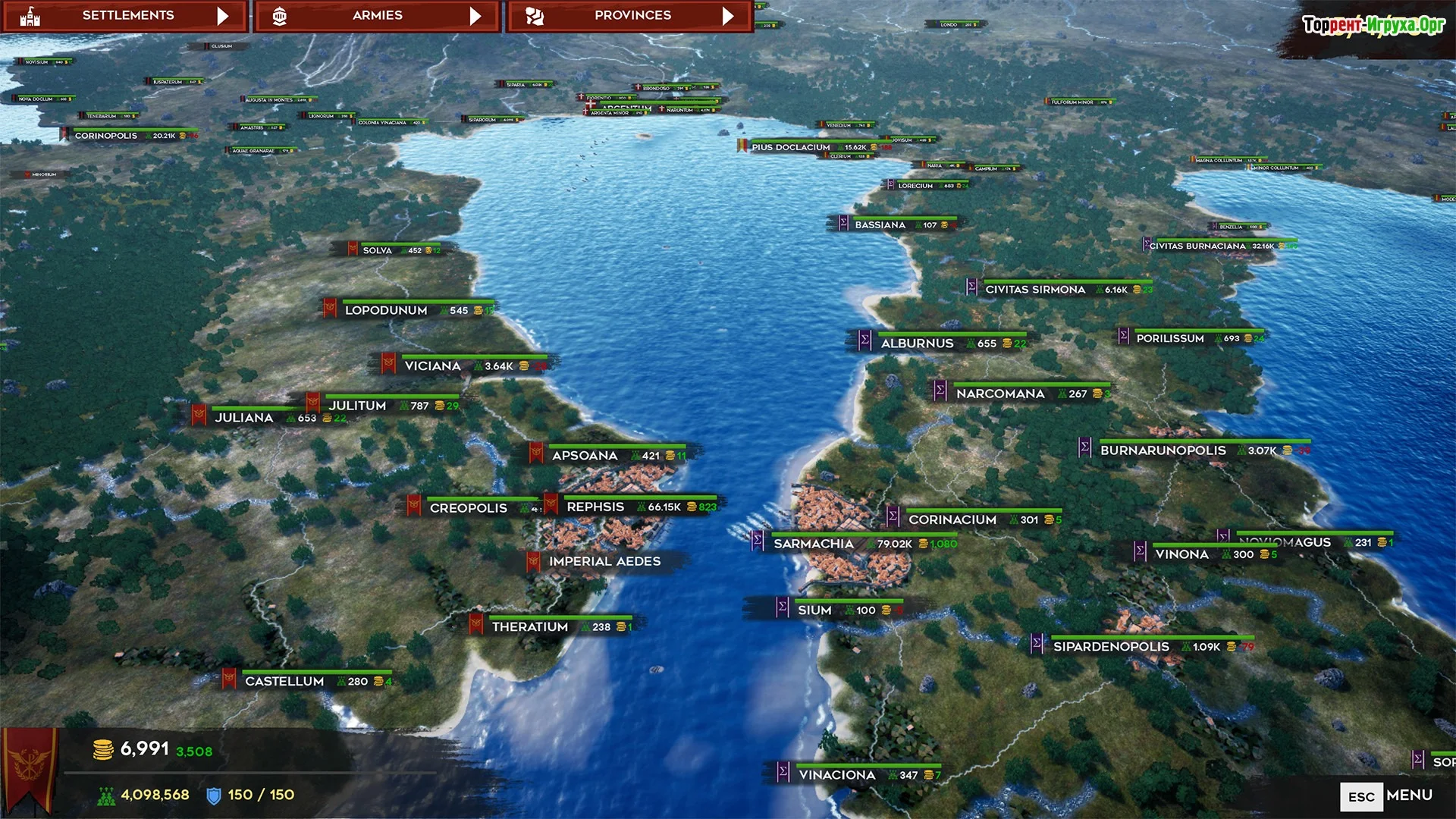
Task: Open the faction eagle banner emblem
Action: click(30, 766)
